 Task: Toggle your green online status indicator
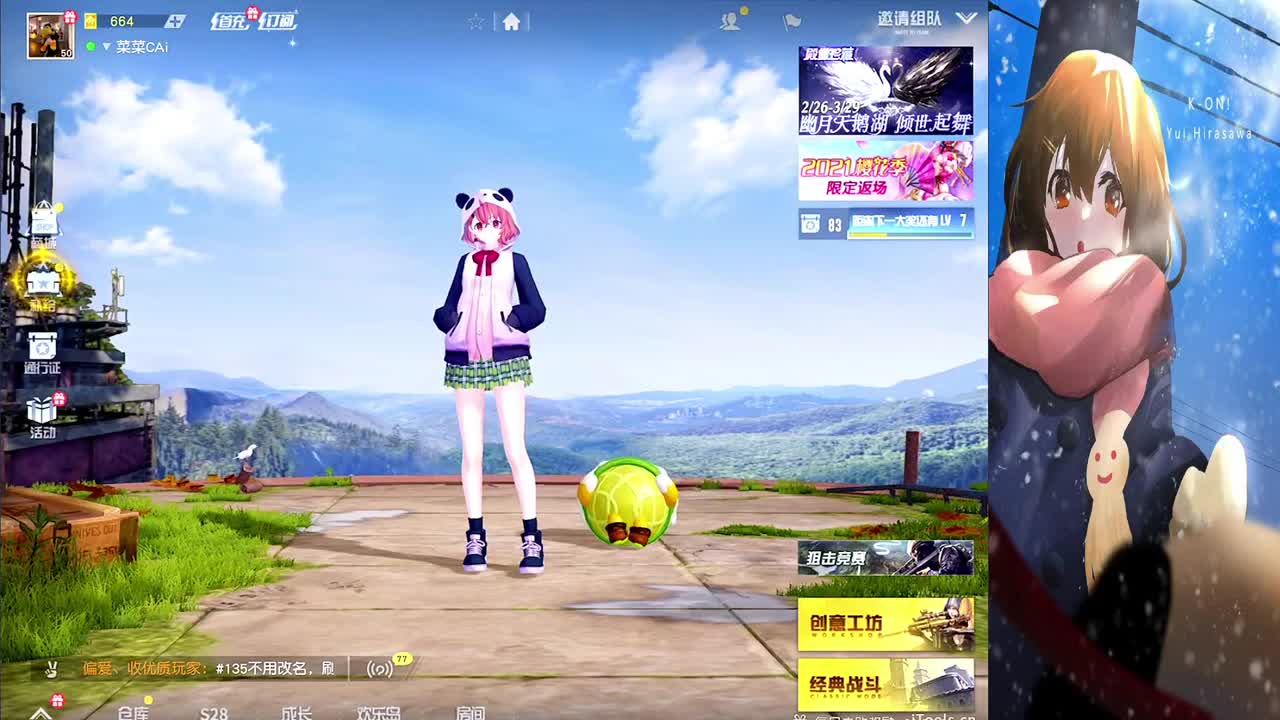coord(91,45)
